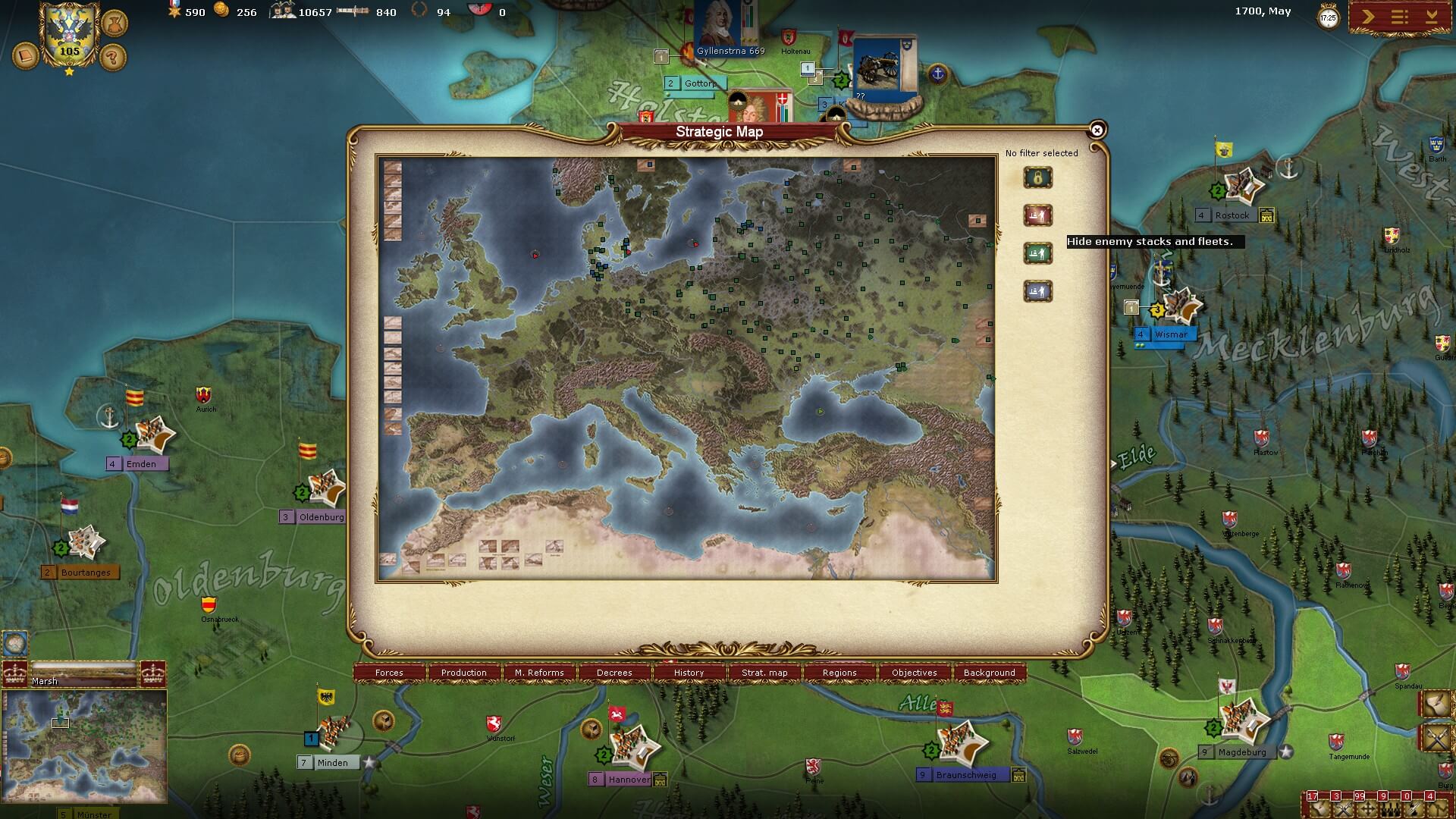
Task: Click the soldier icon beside the shield
Action: tap(114, 23)
